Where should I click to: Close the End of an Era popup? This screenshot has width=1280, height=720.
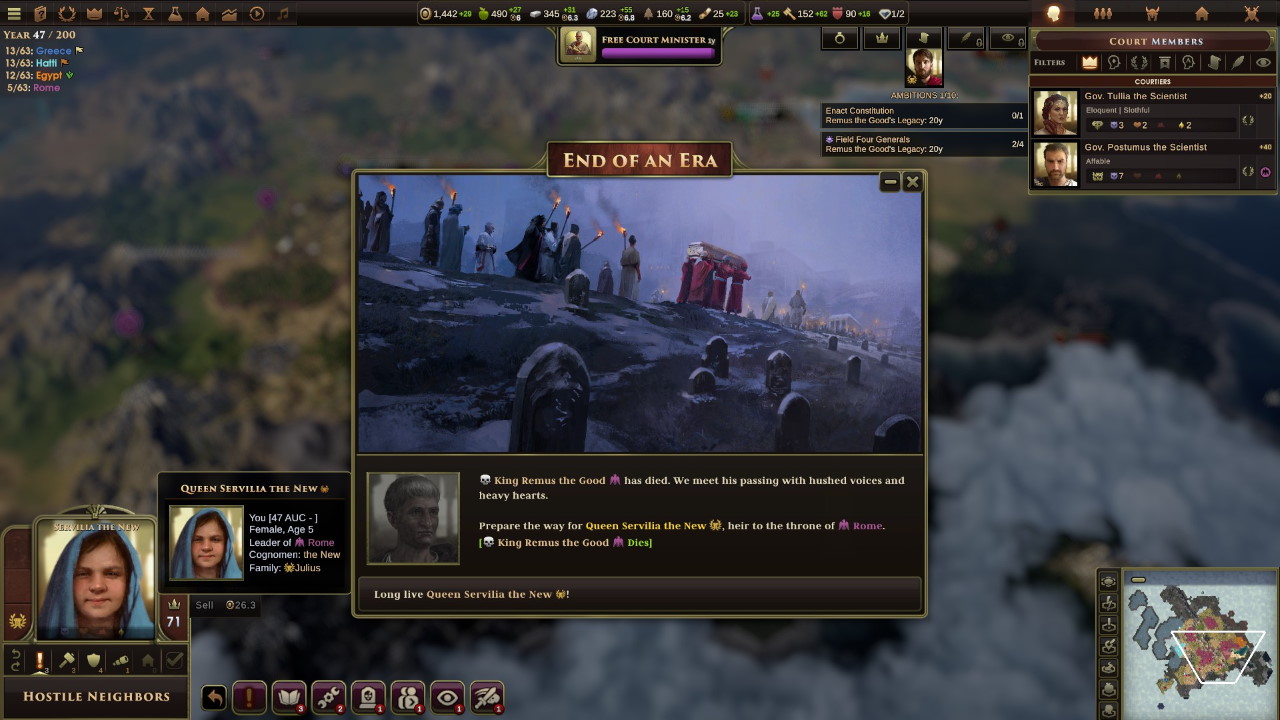(x=912, y=182)
